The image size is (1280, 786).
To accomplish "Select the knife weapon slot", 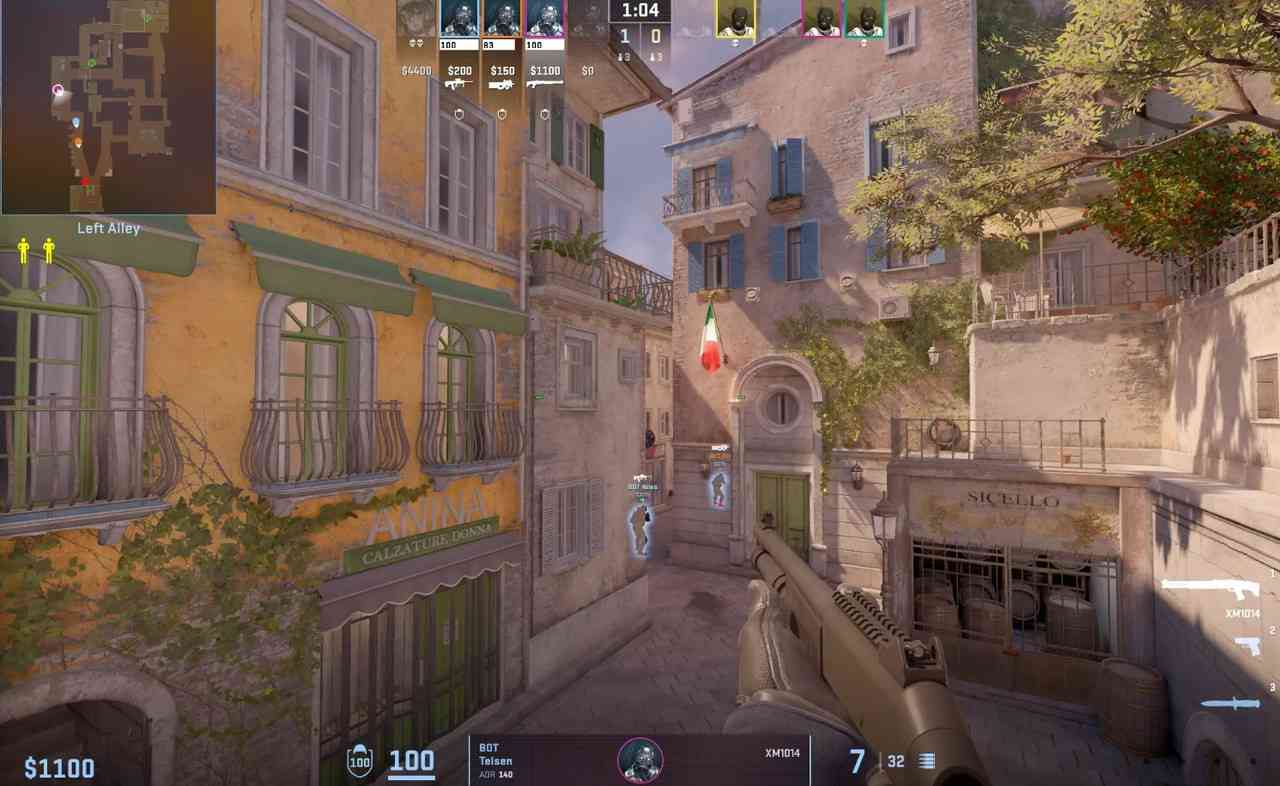I will point(1230,703).
